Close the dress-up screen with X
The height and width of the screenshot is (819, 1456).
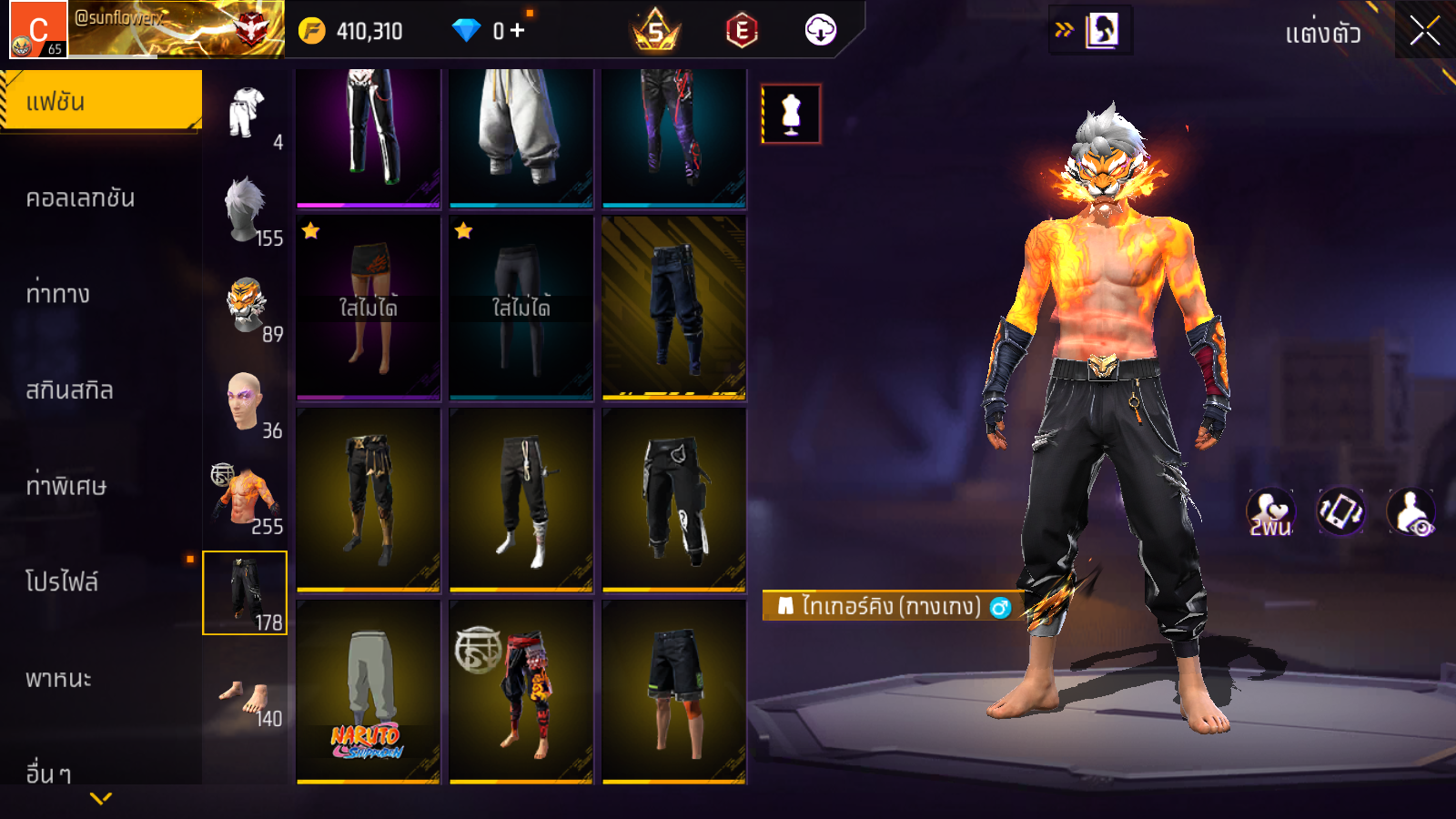1424,31
